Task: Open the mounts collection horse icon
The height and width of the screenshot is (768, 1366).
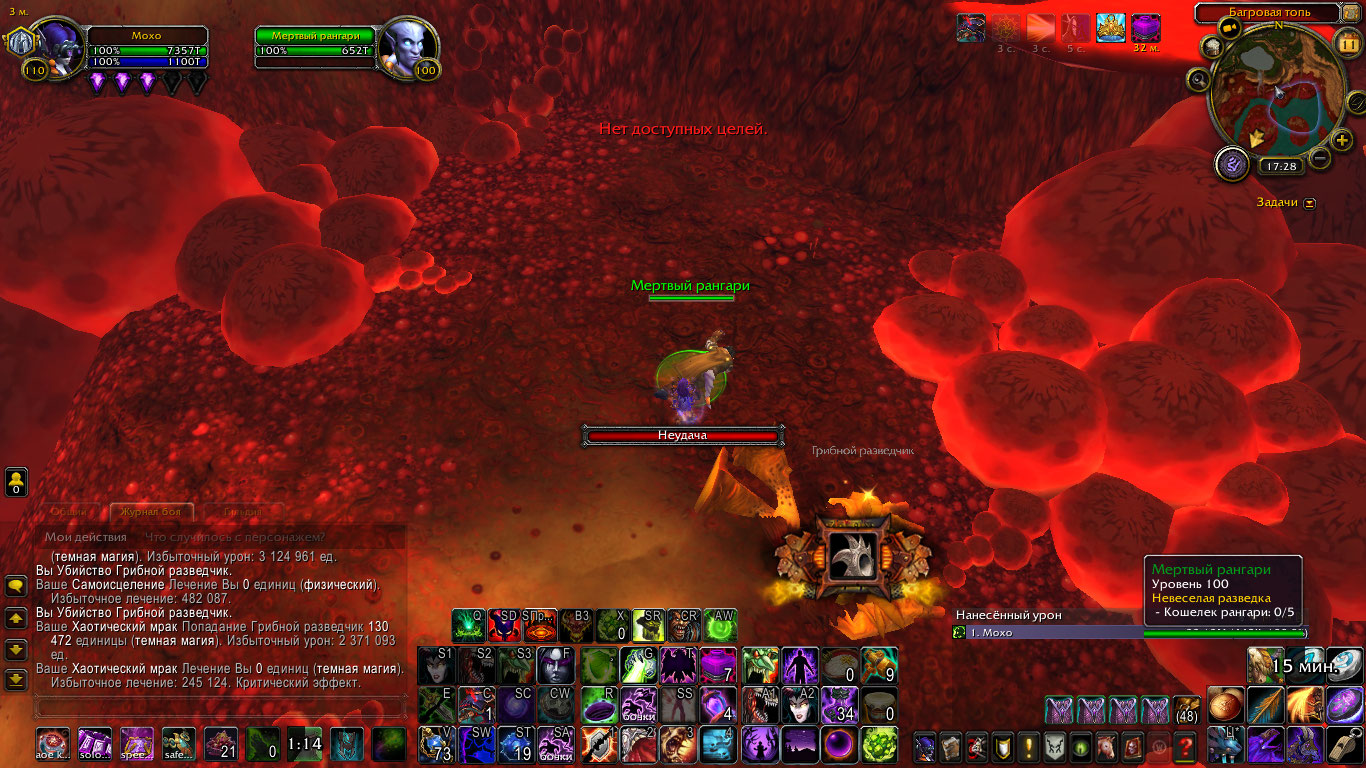Action: (x=1107, y=746)
